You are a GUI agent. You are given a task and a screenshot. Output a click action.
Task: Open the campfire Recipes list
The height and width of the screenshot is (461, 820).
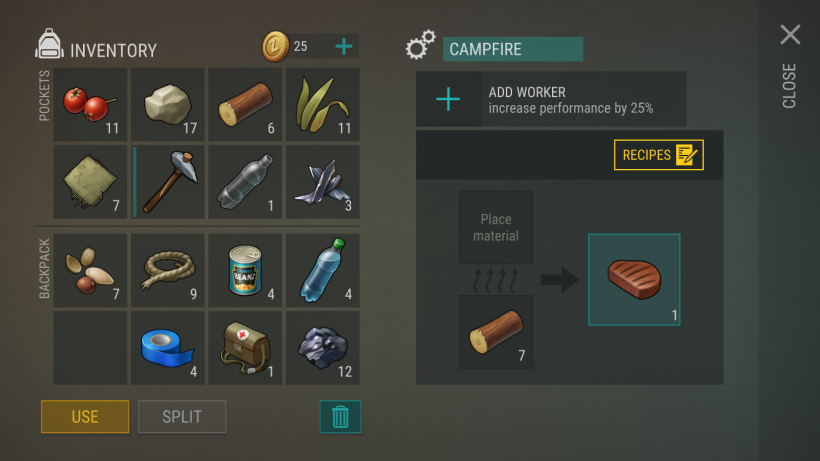[x=658, y=155]
